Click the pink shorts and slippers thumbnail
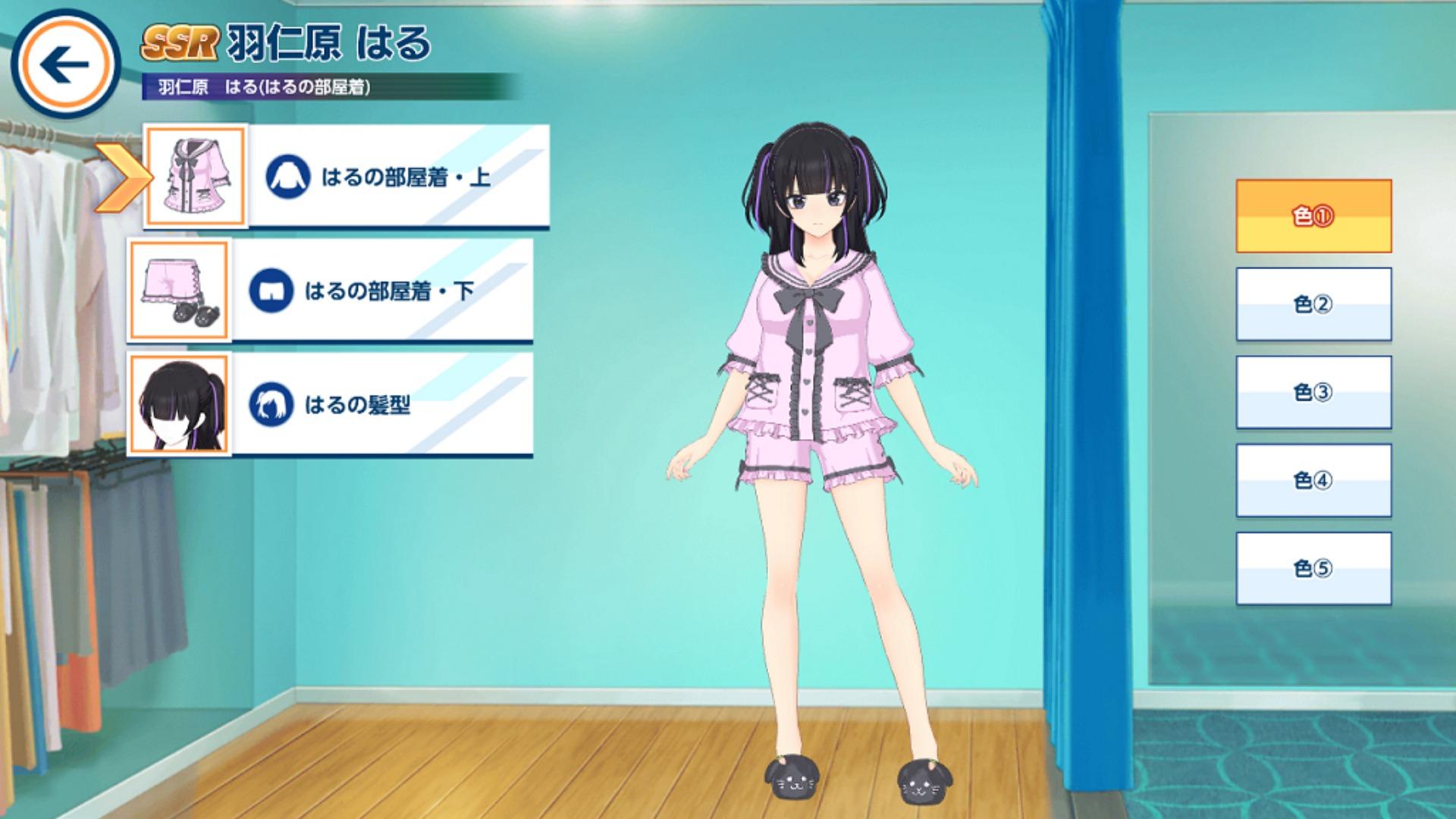The width and height of the screenshot is (1456, 819). (x=180, y=290)
